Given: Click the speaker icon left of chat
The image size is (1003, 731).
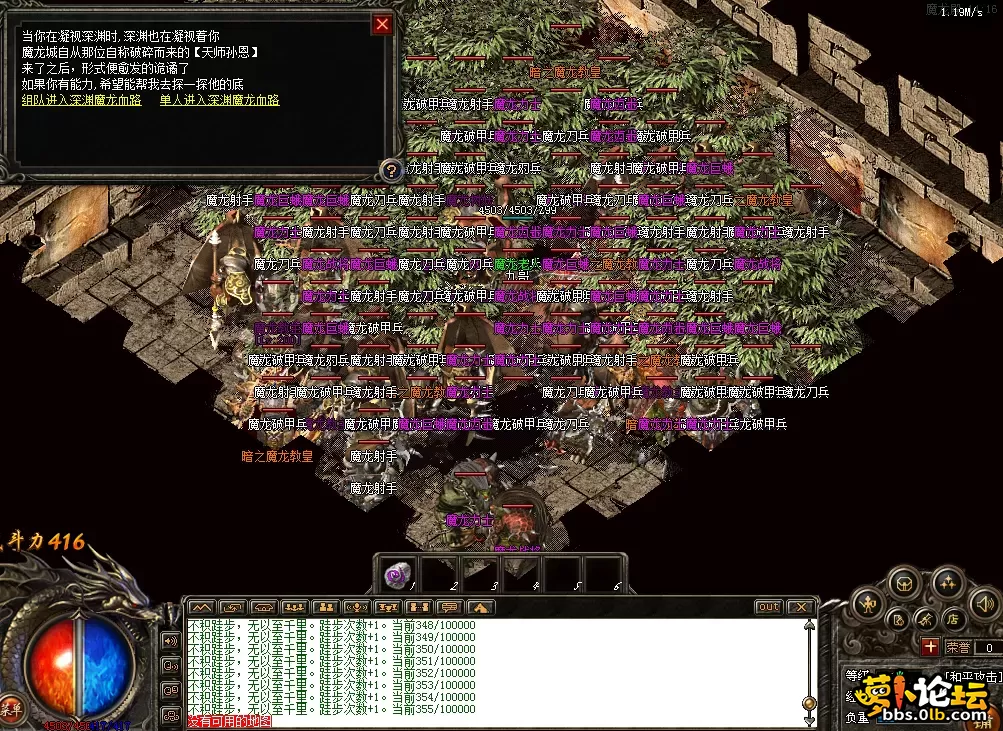Looking at the screenshot, I should tap(171, 639).
